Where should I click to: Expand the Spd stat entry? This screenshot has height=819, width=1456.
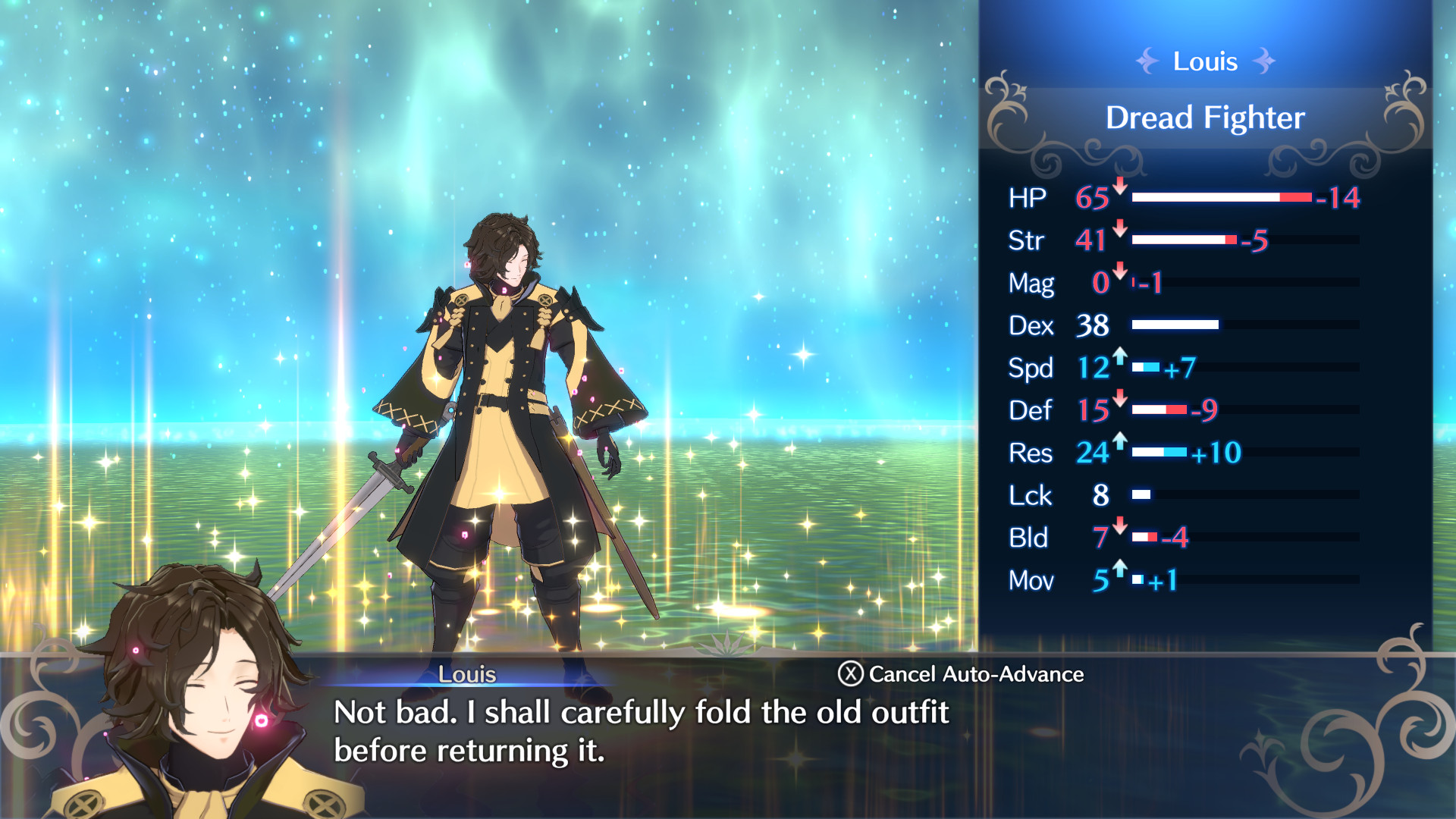1032,368
